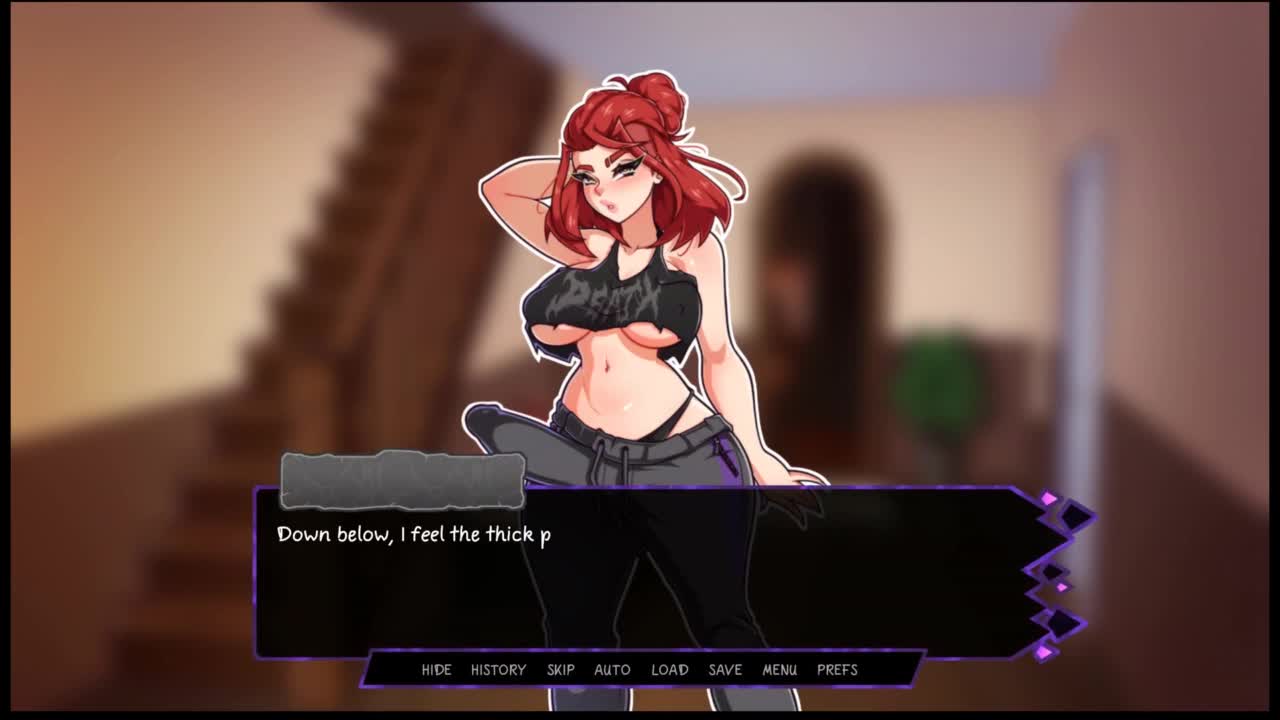Open the dialogue History log
The width and height of the screenshot is (1280, 720).
point(498,670)
